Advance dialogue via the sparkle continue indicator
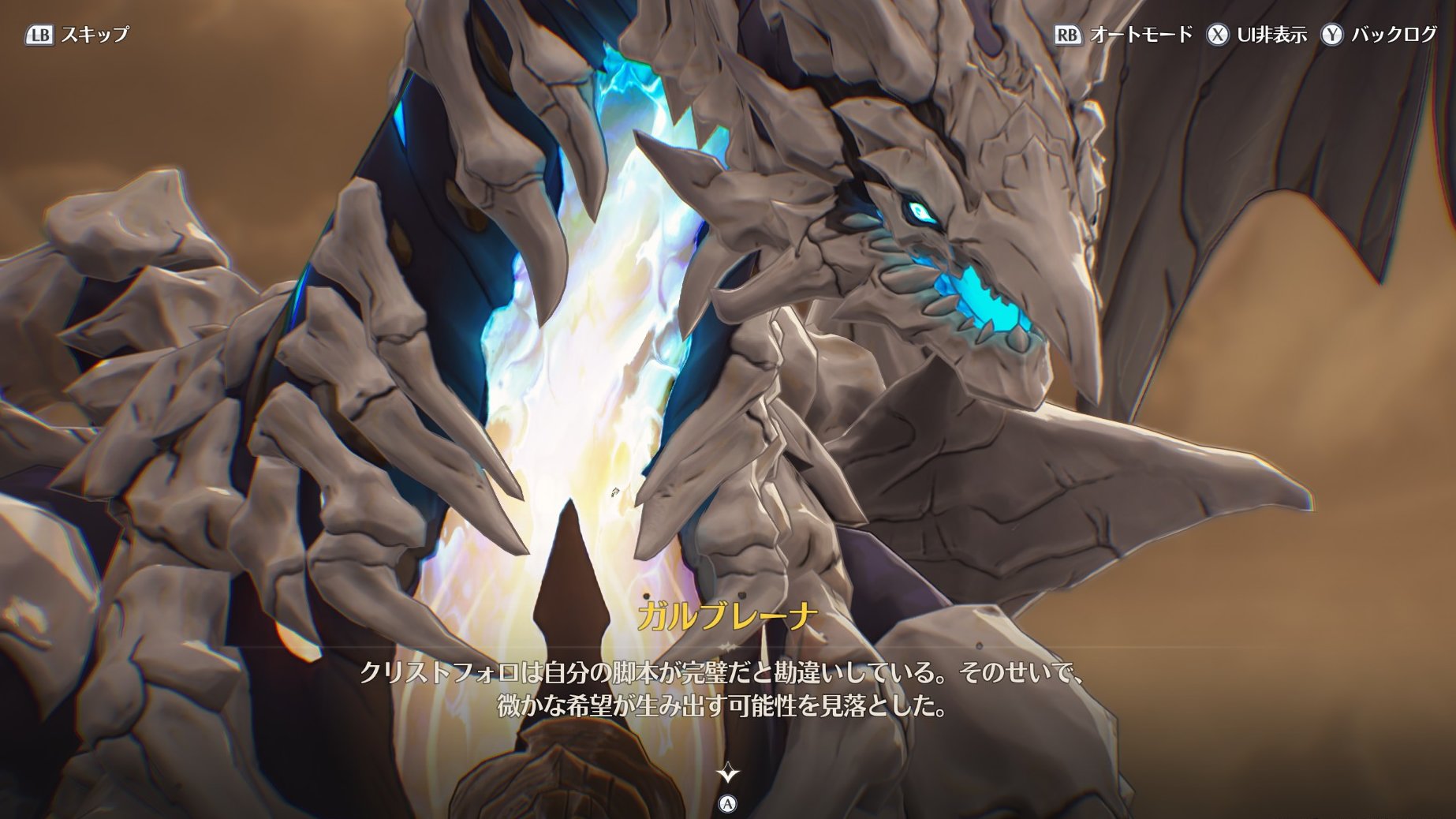Screen dimensions: 1456x819 pos(727,773)
